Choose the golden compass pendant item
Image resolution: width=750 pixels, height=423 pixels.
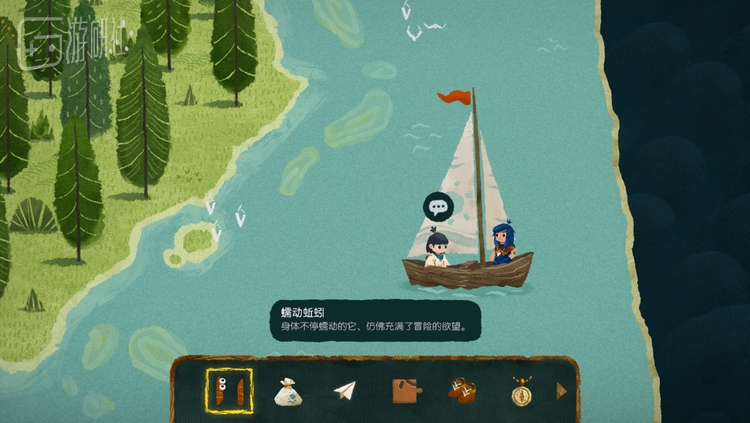click(520, 391)
